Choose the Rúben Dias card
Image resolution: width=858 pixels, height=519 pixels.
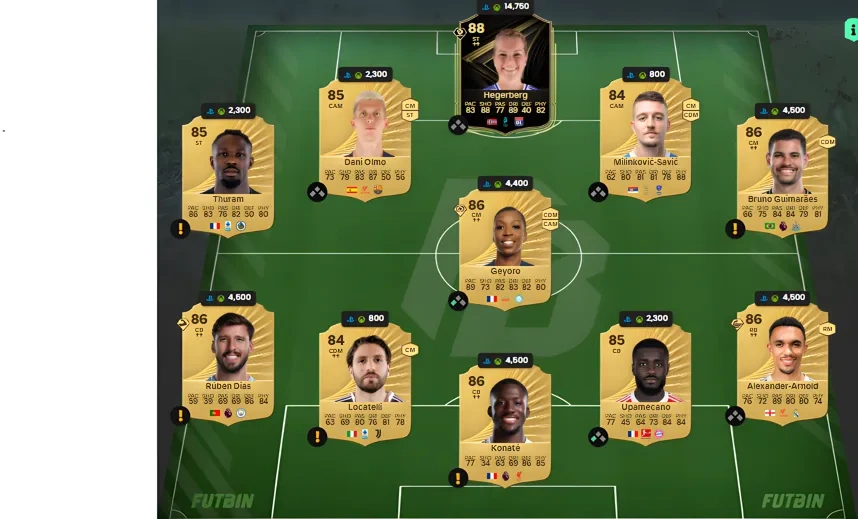pyautogui.click(x=228, y=362)
